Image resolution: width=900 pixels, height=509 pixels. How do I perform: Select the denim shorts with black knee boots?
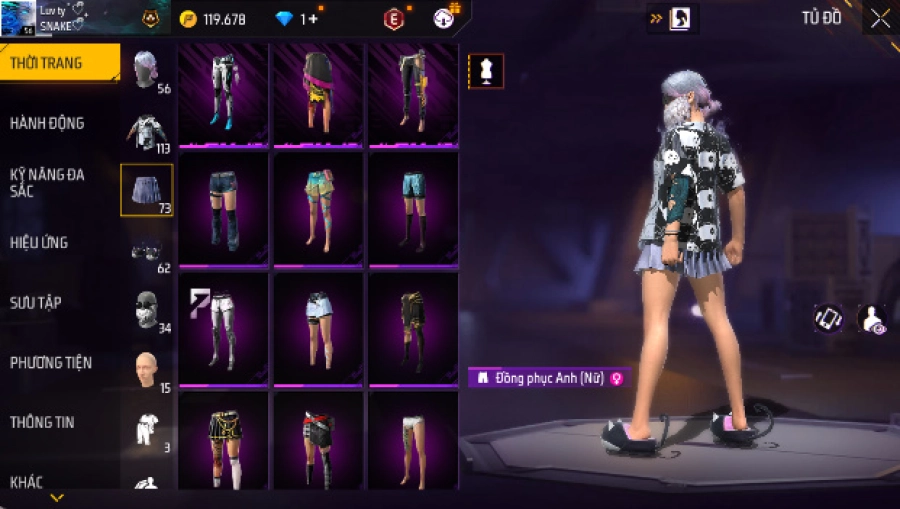pos(222,208)
